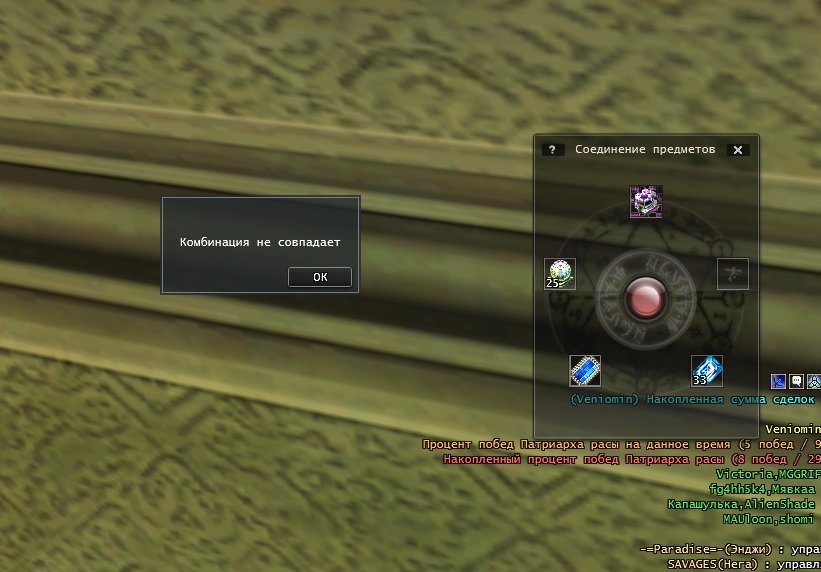Screen dimensions: 821x572
Task: Open the chat speech bubble icon
Action: coord(796,381)
